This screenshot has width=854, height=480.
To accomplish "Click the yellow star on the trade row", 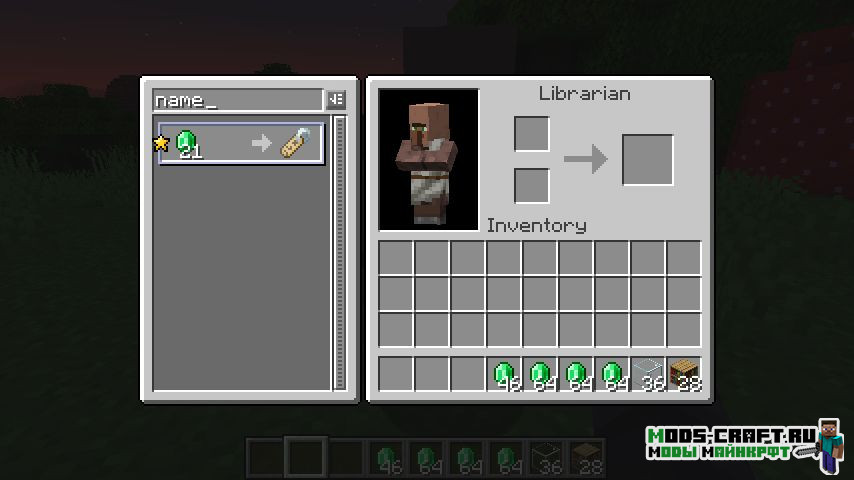I will 161,144.
